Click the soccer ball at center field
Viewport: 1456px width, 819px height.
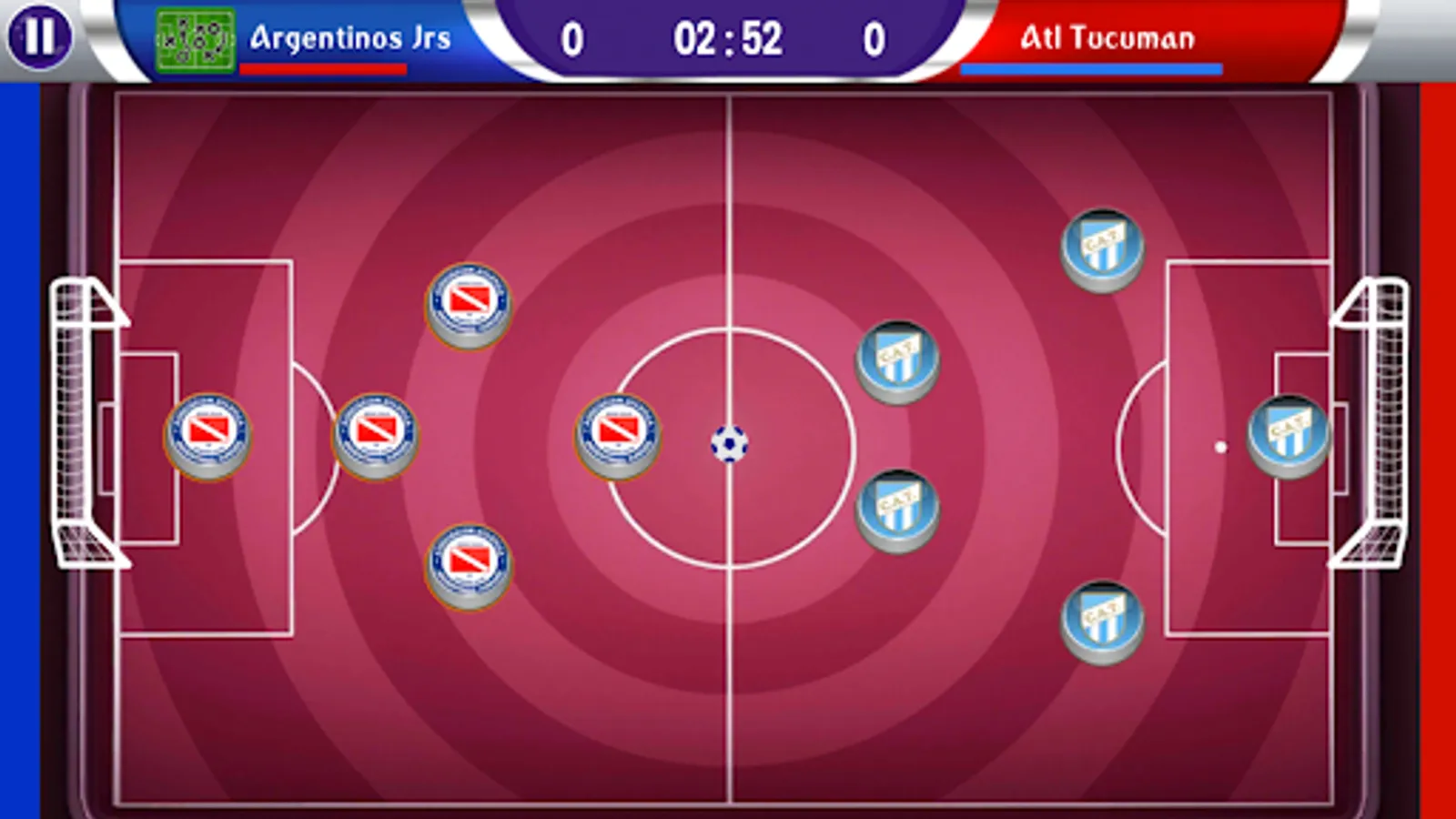tap(732, 445)
